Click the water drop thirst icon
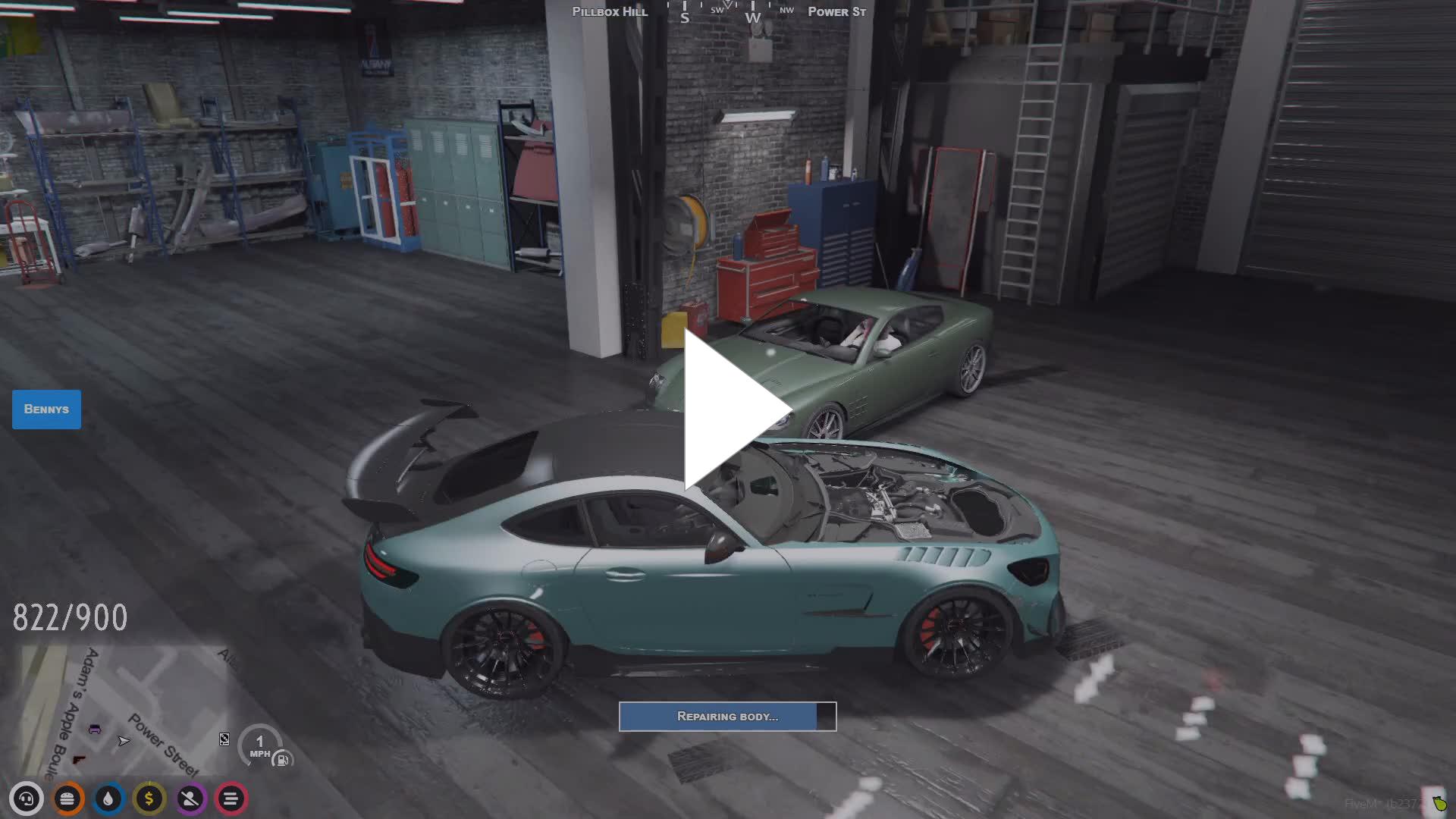Image resolution: width=1456 pixels, height=819 pixels. click(x=108, y=799)
